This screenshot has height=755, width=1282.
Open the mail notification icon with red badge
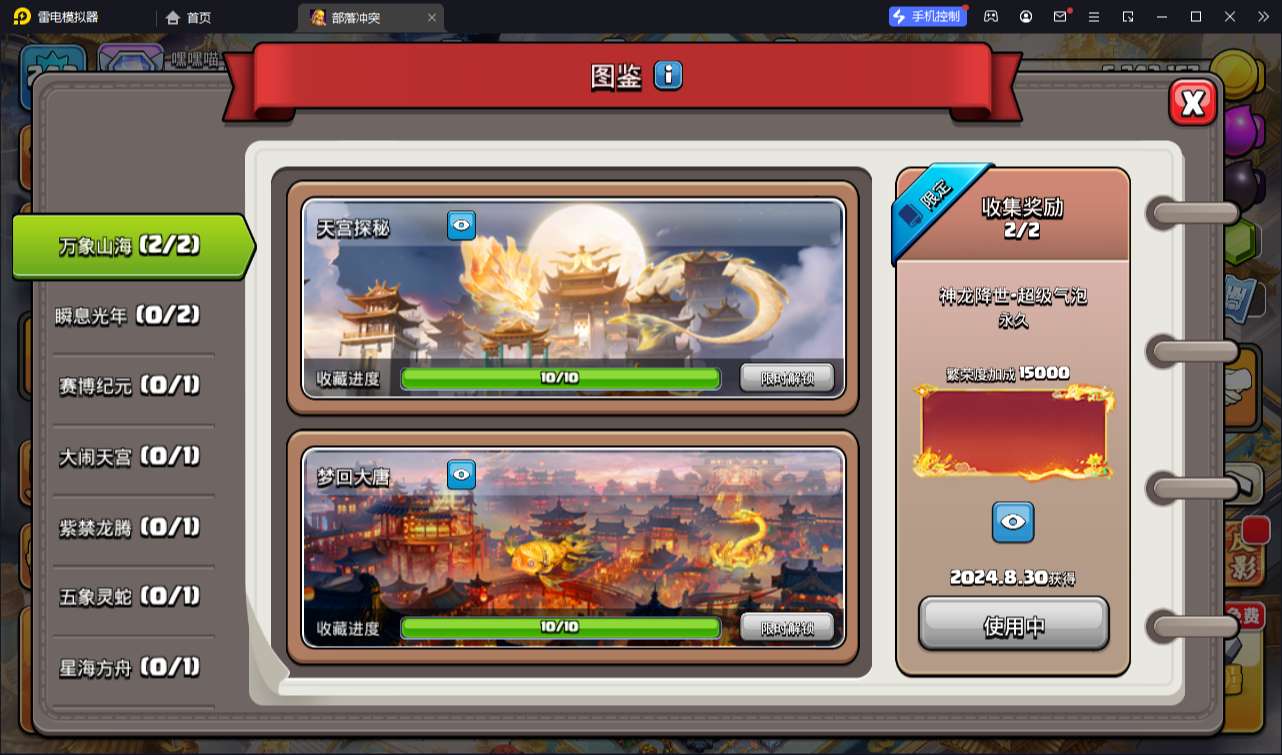1060,16
